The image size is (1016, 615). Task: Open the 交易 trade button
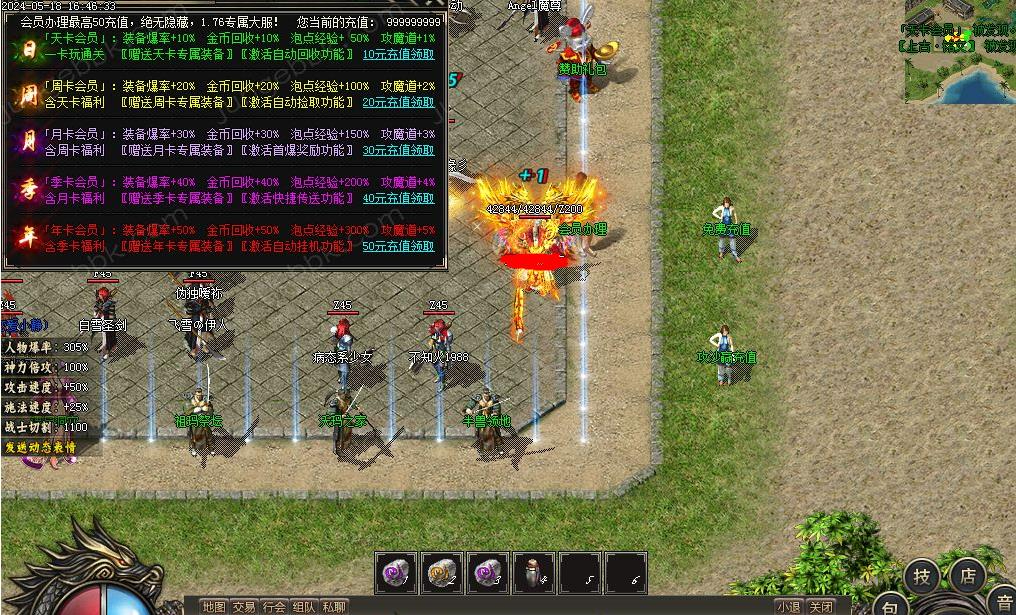(x=244, y=606)
